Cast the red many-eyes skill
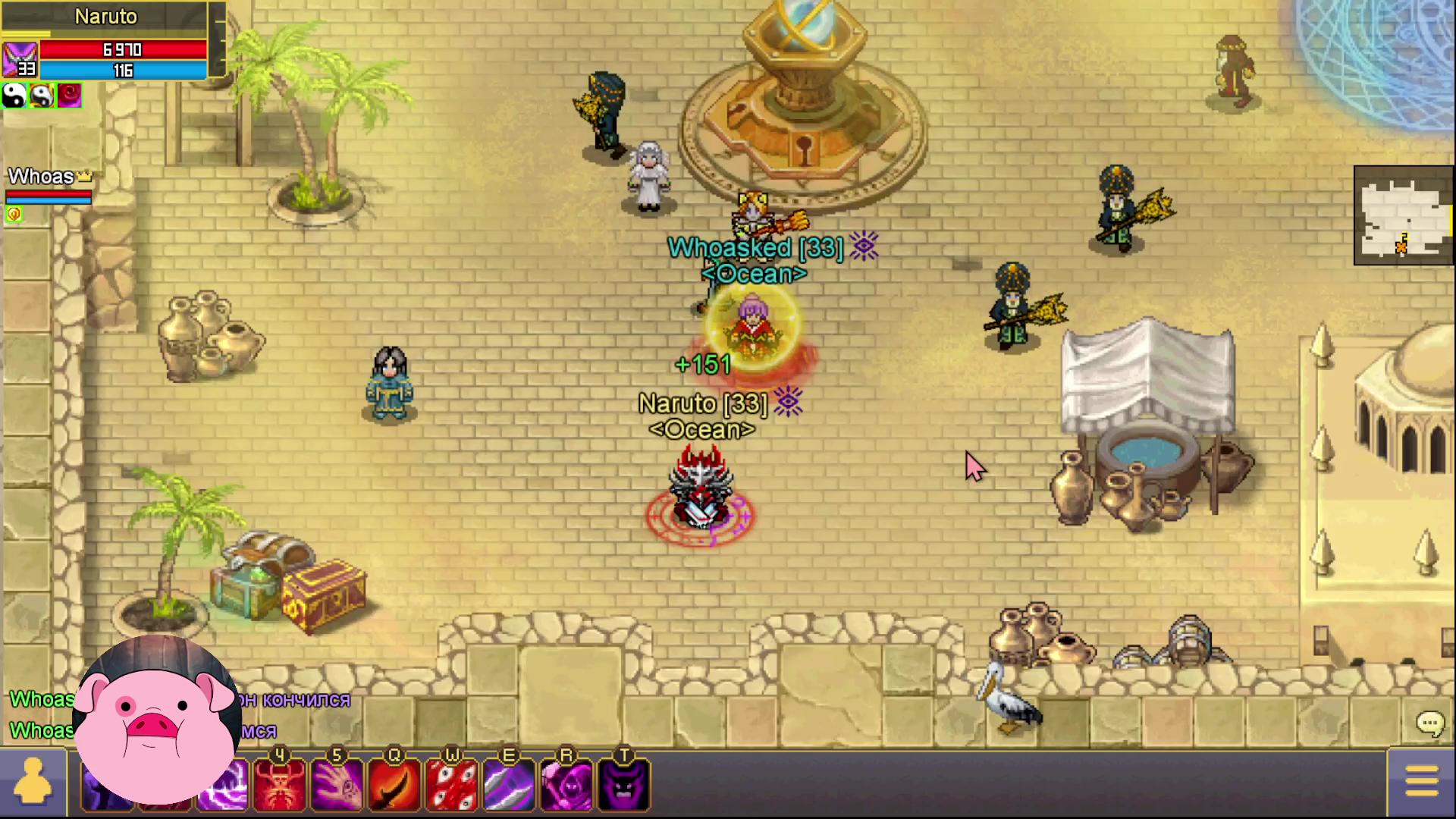Screen dimensions: 1456x819 (452, 784)
